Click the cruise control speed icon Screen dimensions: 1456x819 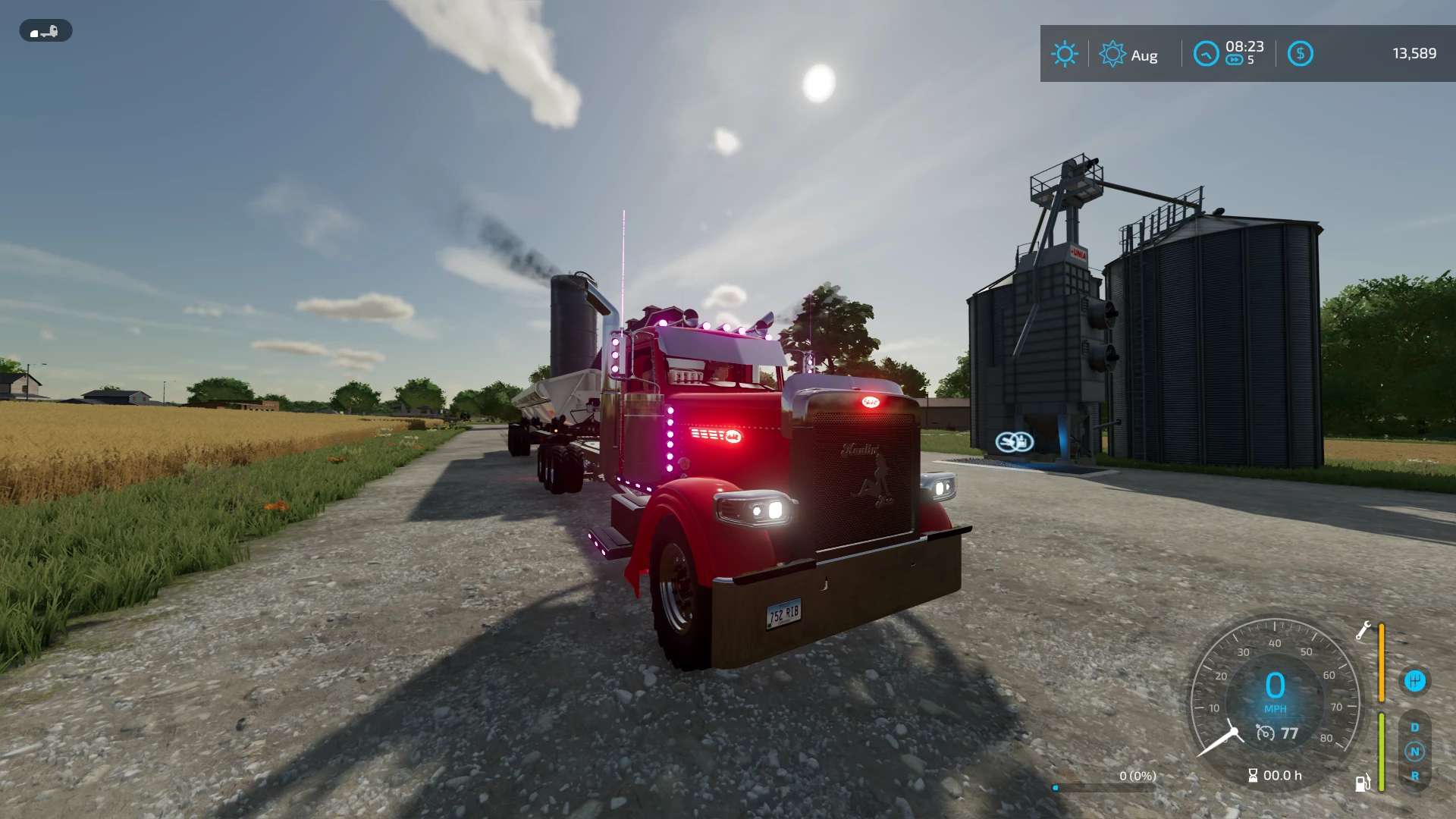point(1265,733)
